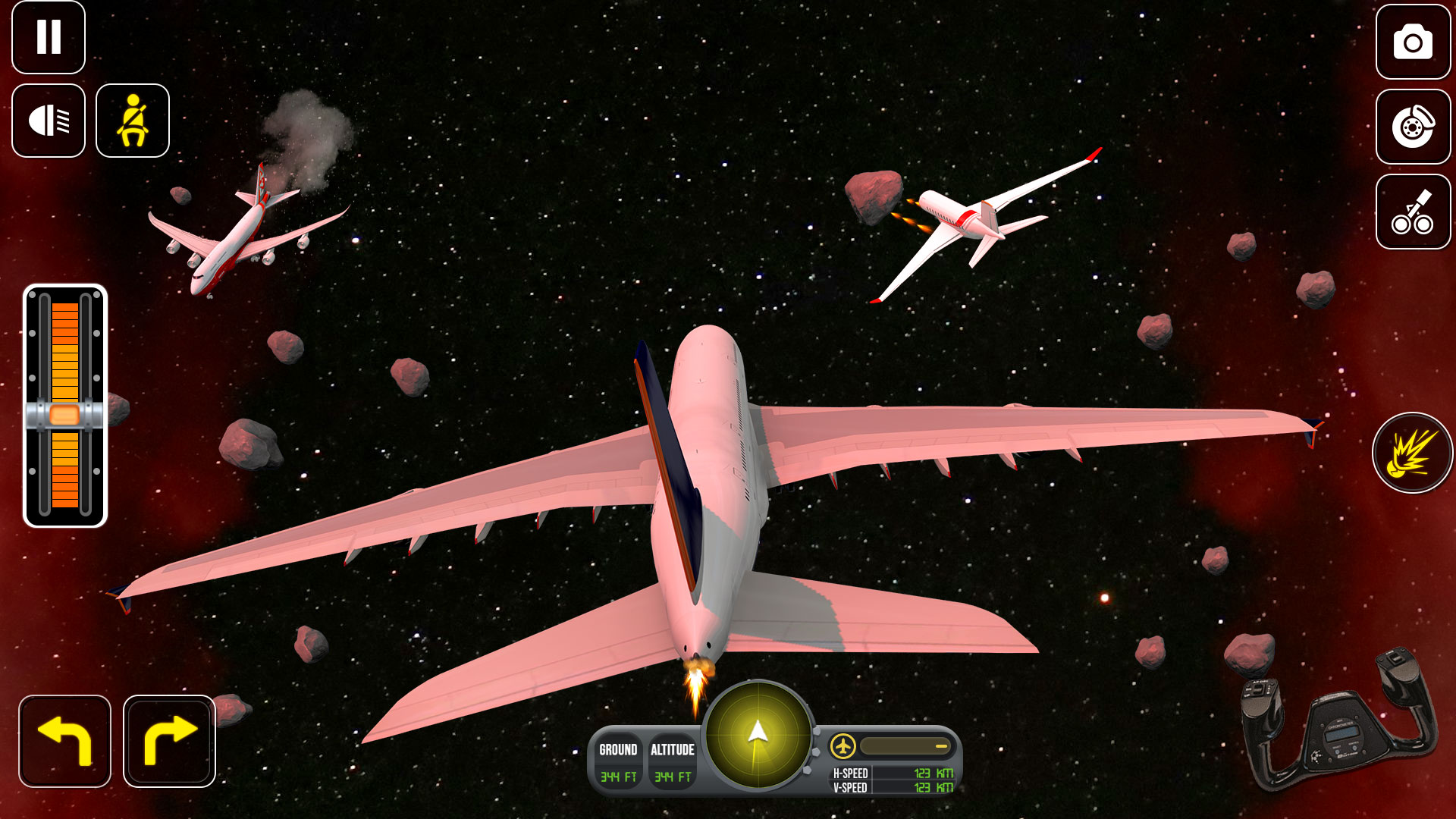The height and width of the screenshot is (819, 1456).
Task: Switch the camera view
Action: point(1413,42)
